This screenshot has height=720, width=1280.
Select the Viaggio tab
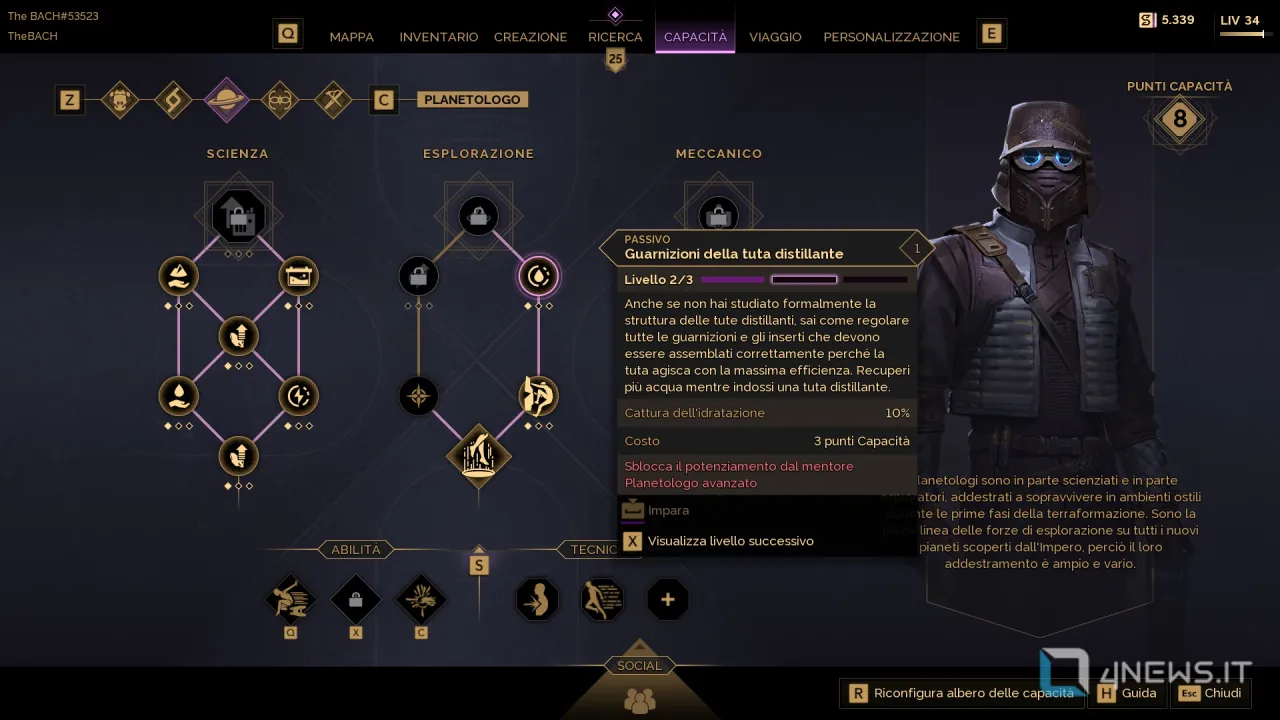775,37
